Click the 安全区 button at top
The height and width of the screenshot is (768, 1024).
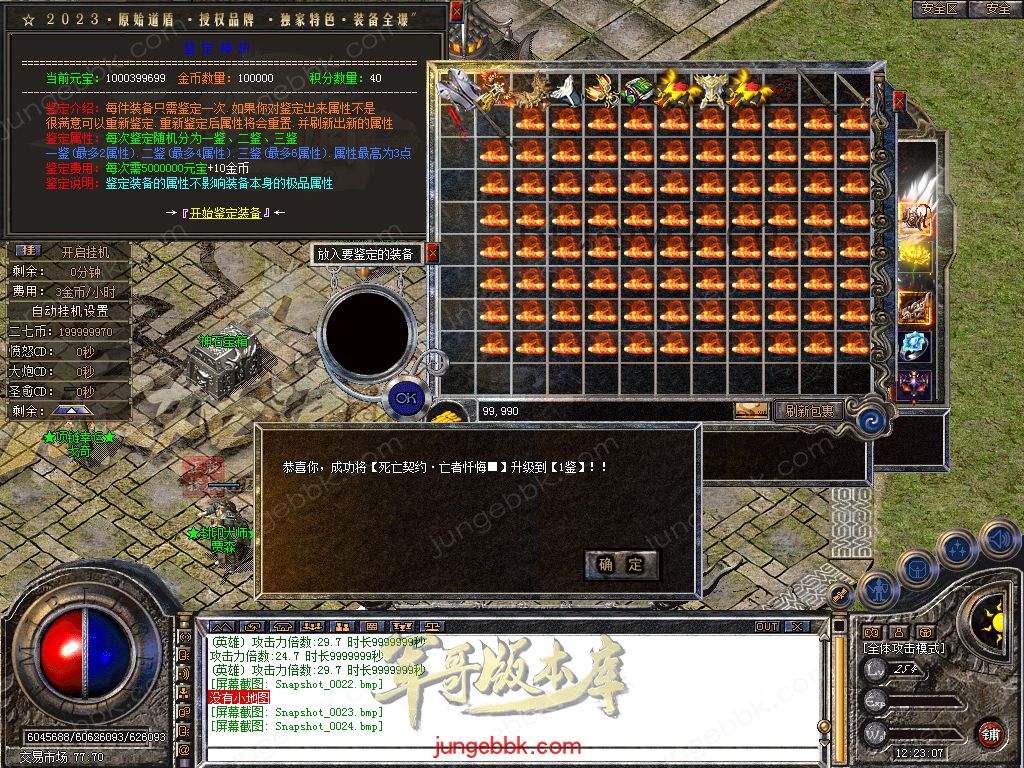click(939, 9)
